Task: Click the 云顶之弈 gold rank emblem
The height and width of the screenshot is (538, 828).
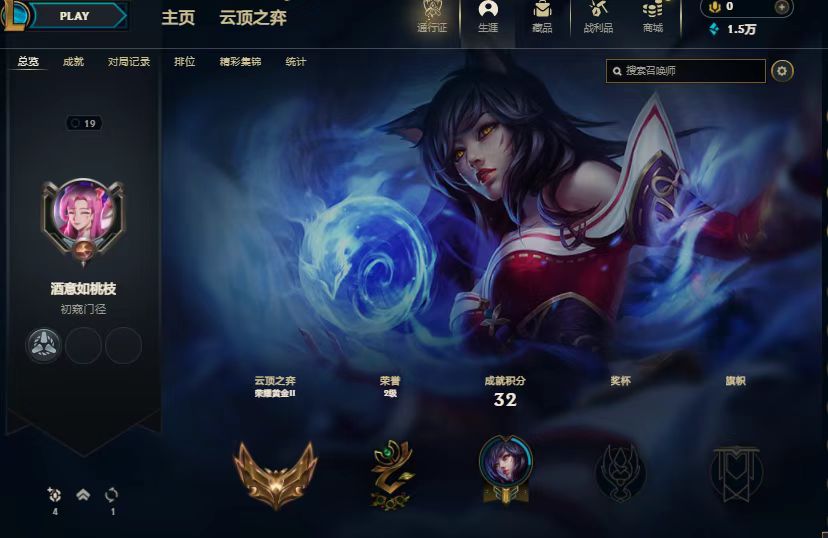Action: [x=275, y=470]
